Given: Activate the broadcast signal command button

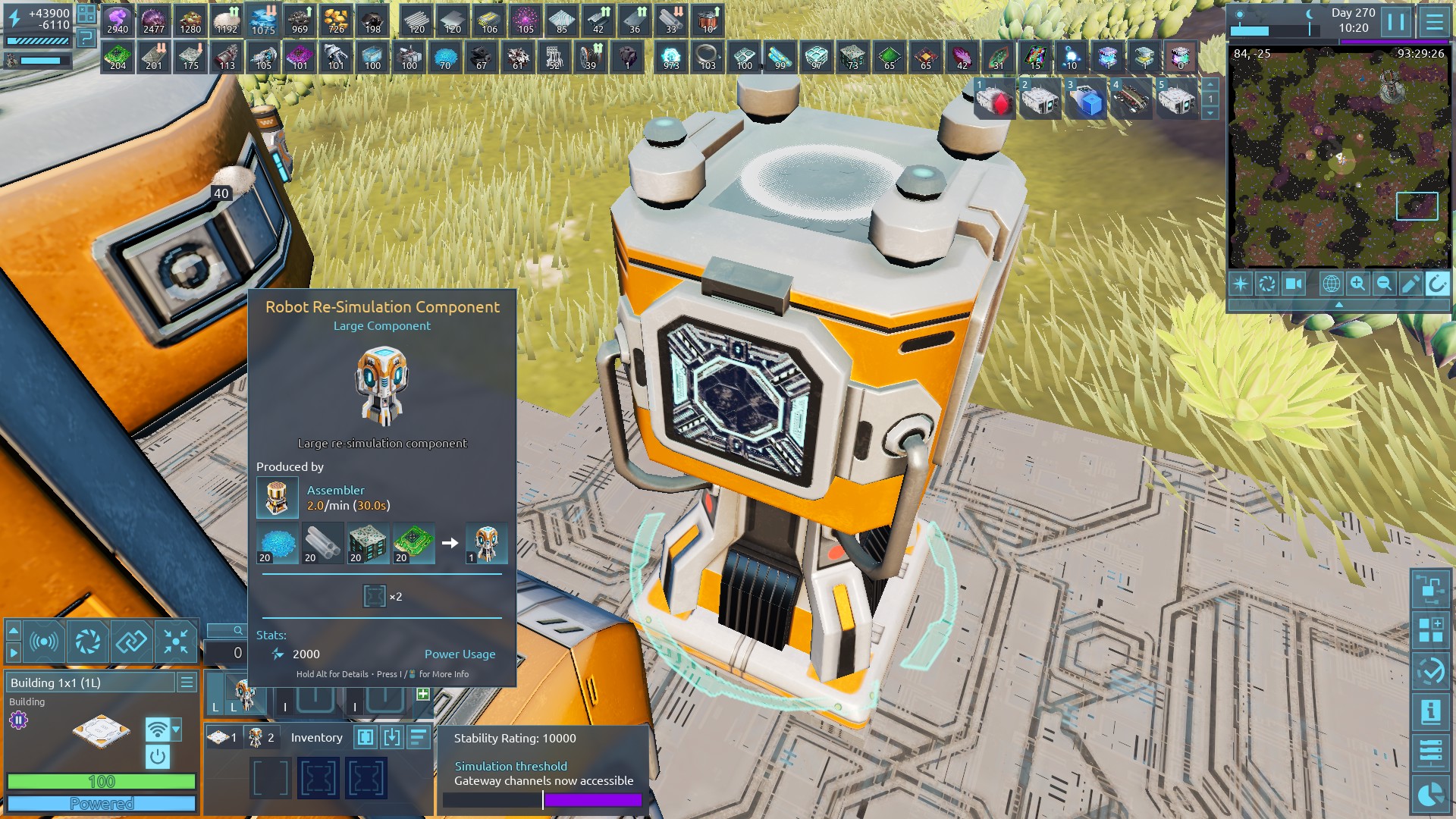Looking at the screenshot, I should pyautogui.click(x=44, y=642).
